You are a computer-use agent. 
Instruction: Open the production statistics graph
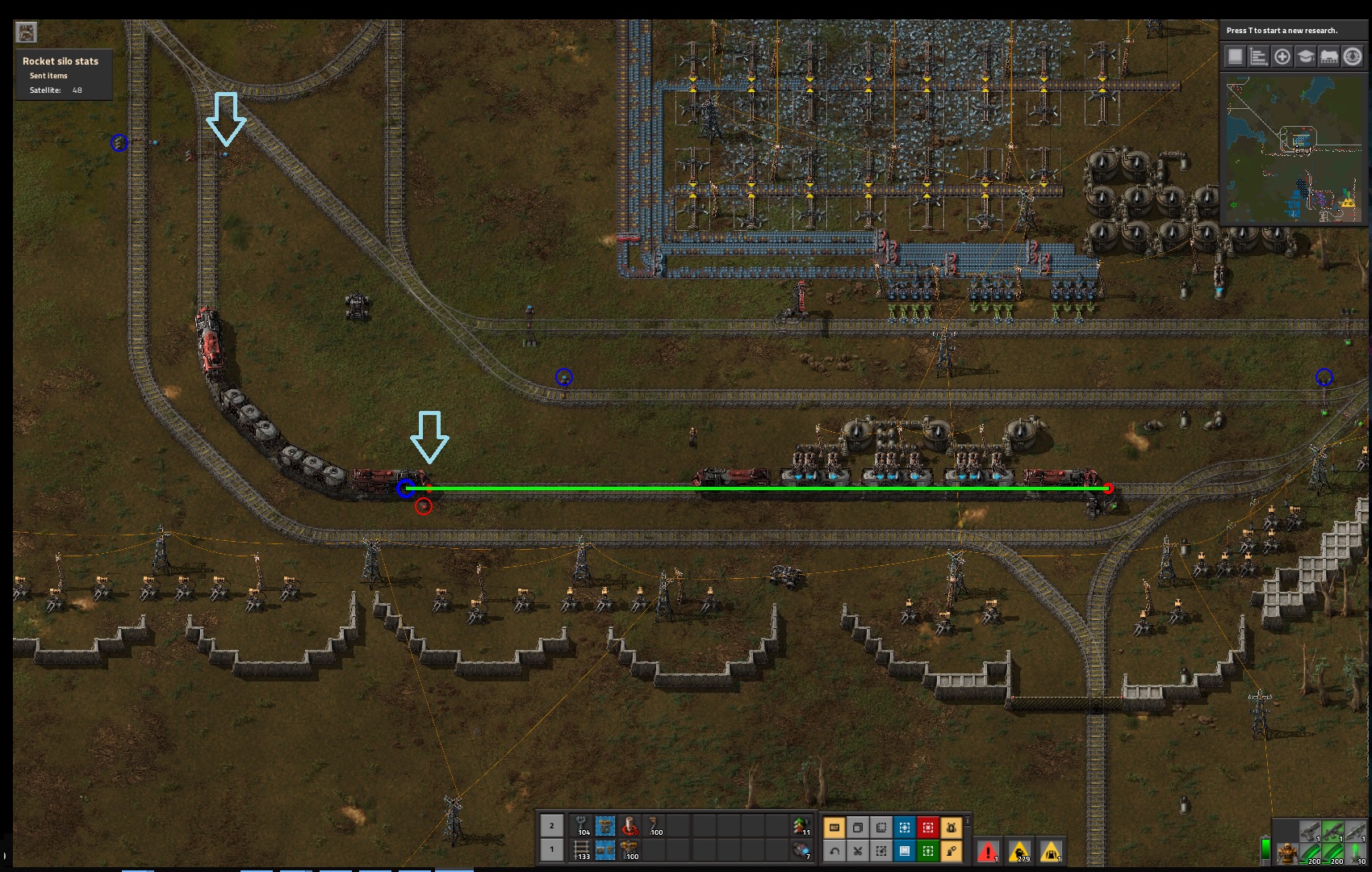(1259, 57)
